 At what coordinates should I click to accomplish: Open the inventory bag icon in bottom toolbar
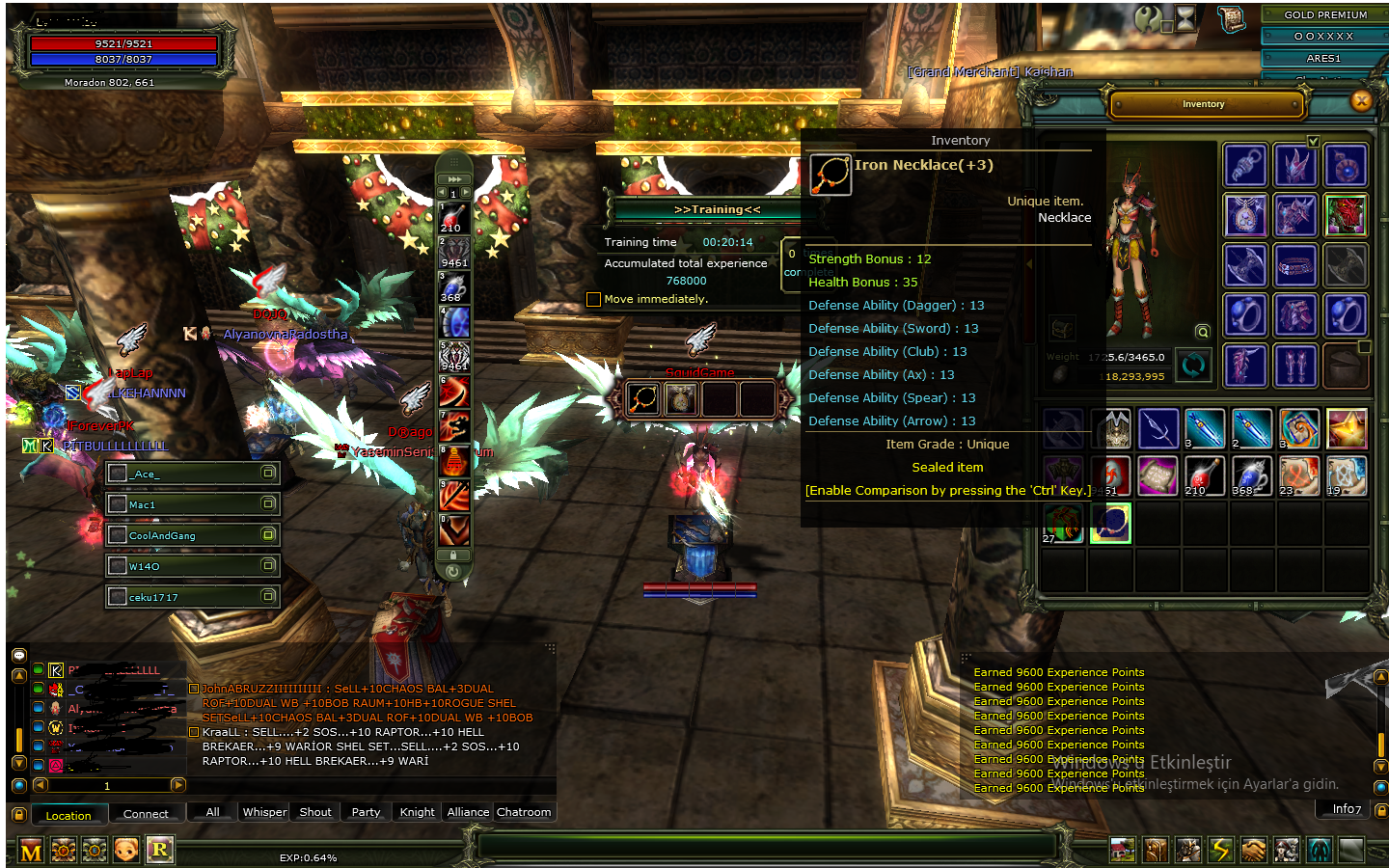(1156, 851)
